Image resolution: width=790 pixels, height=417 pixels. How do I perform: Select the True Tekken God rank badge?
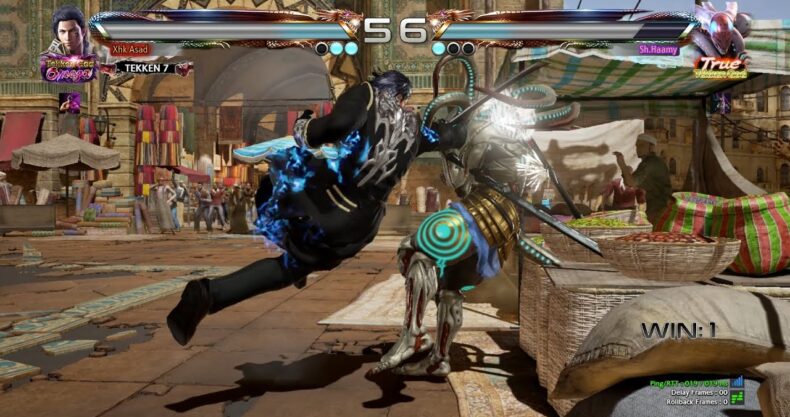pyautogui.click(x=721, y=65)
